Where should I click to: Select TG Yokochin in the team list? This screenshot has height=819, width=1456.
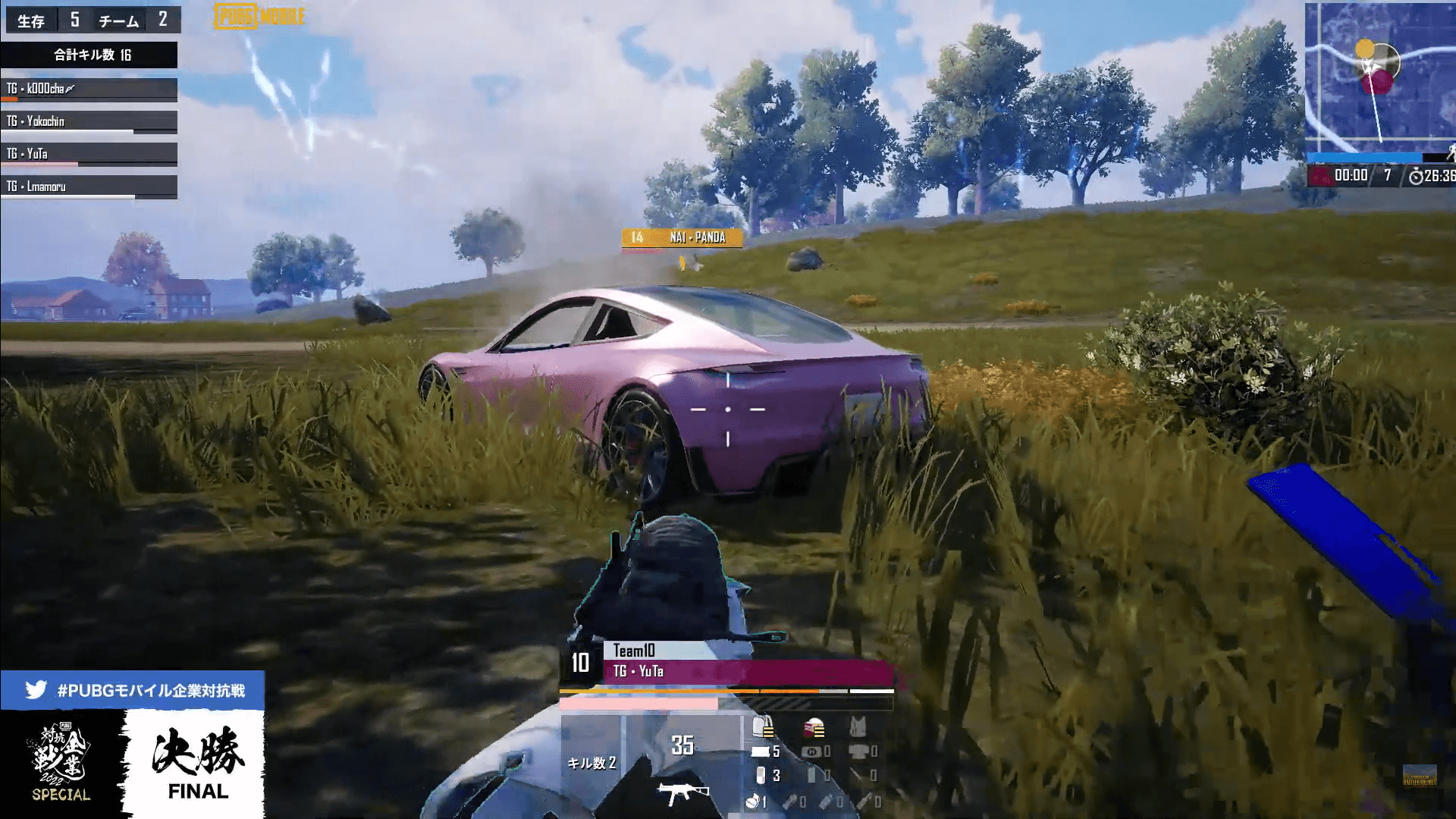(89, 122)
